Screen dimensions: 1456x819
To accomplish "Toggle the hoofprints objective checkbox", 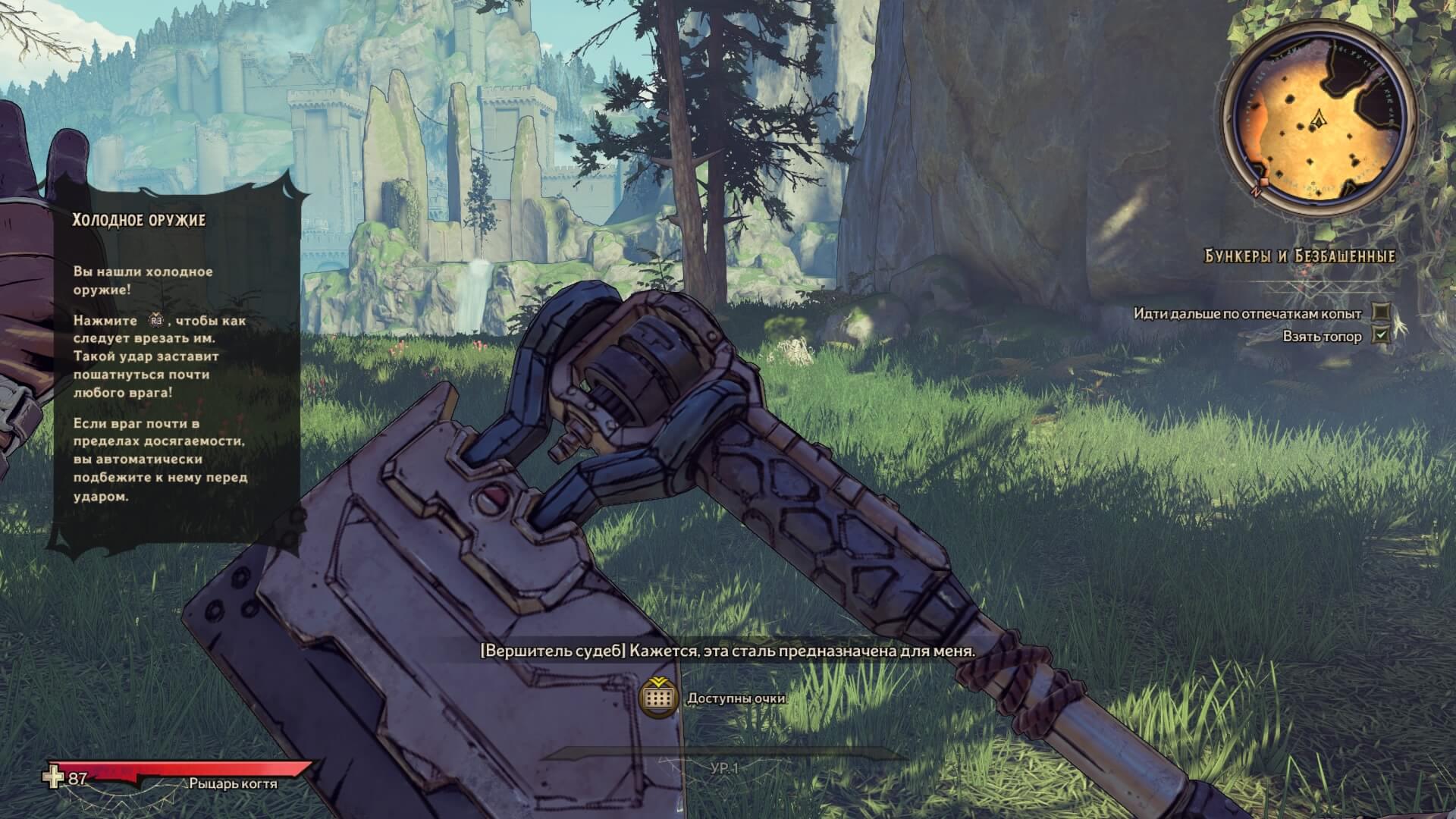I will point(1382,312).
